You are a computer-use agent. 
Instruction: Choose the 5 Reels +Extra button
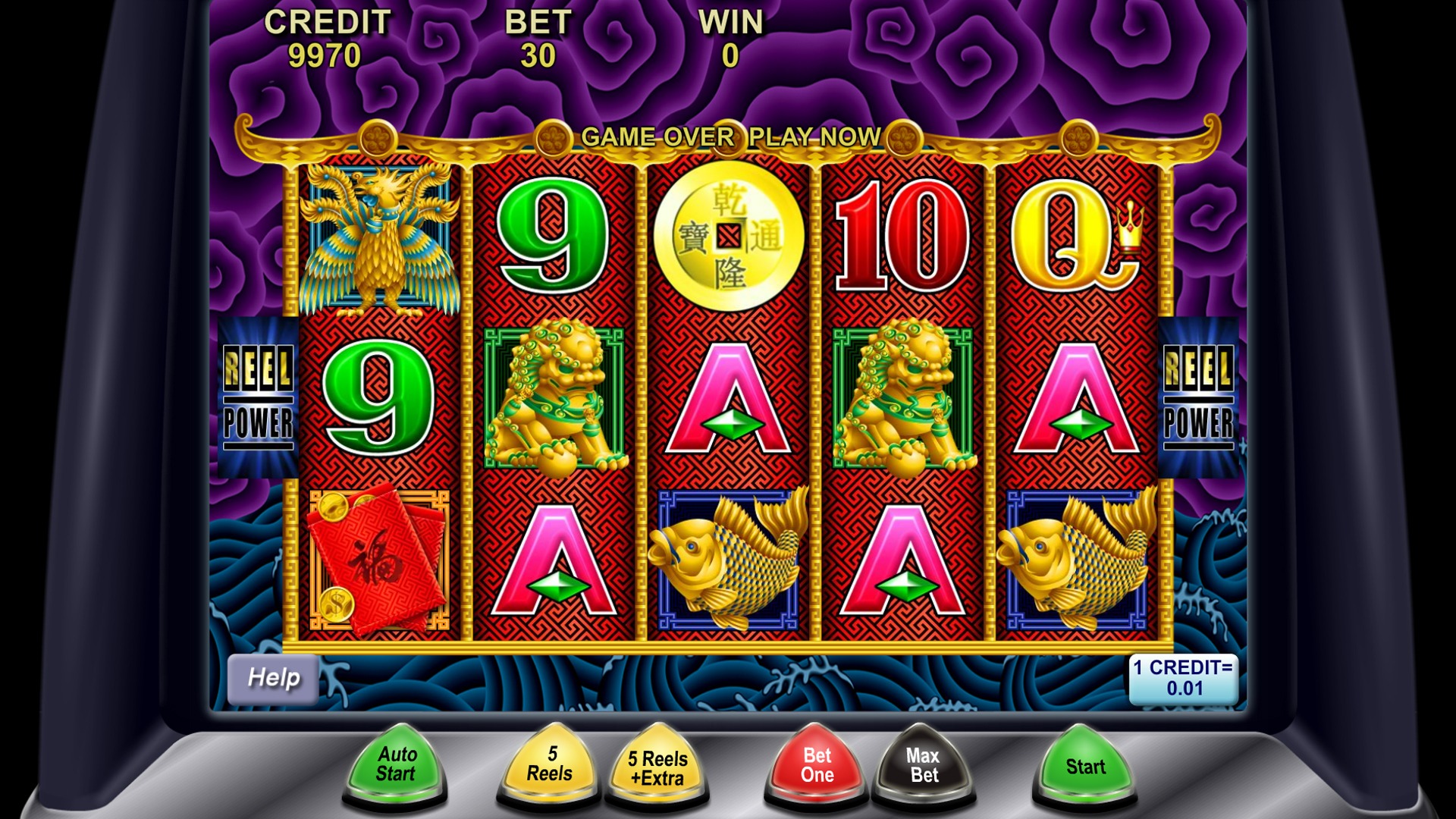pyautogui.click(x=657, y=767)
